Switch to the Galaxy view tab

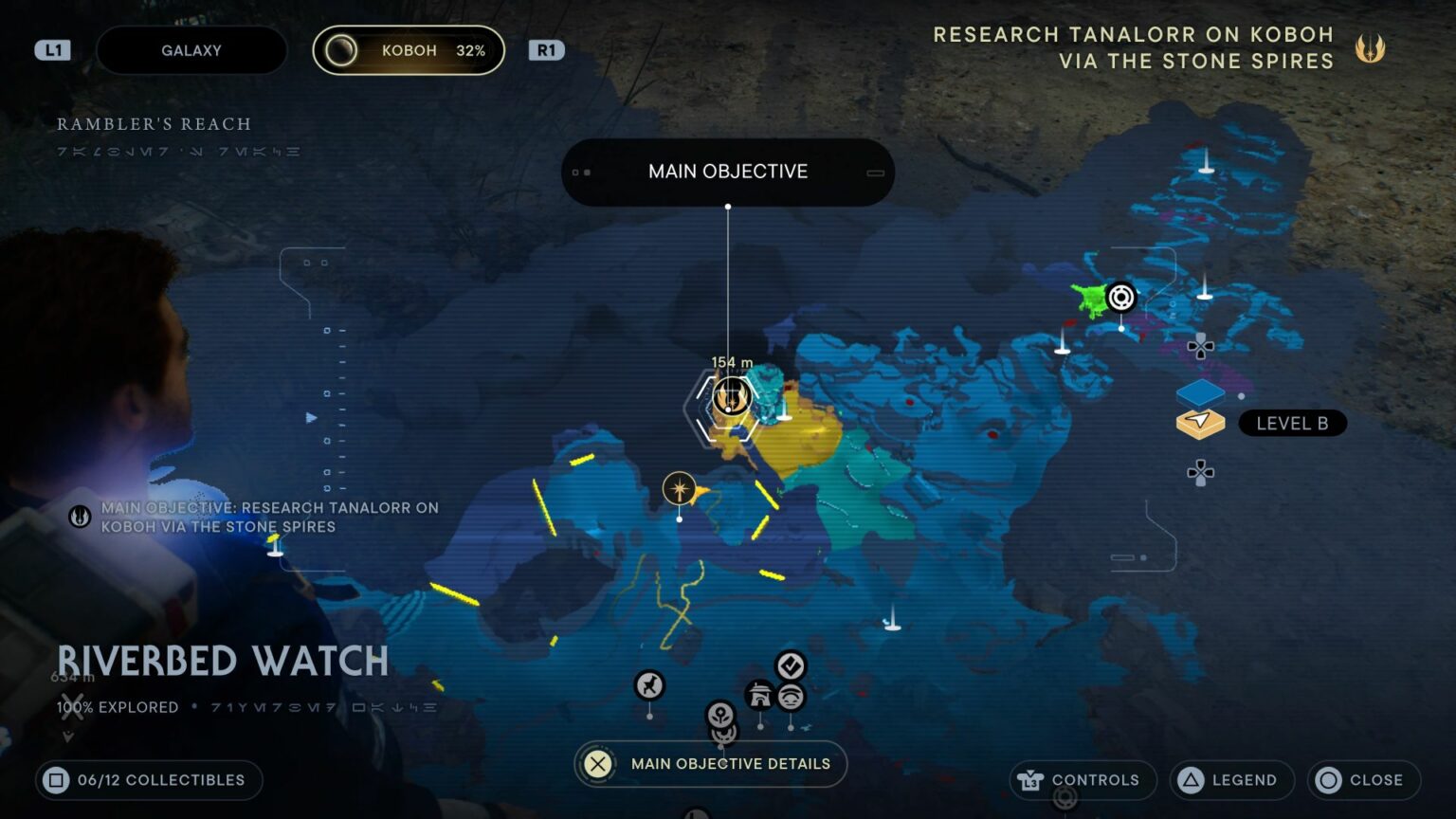point(191,50)
